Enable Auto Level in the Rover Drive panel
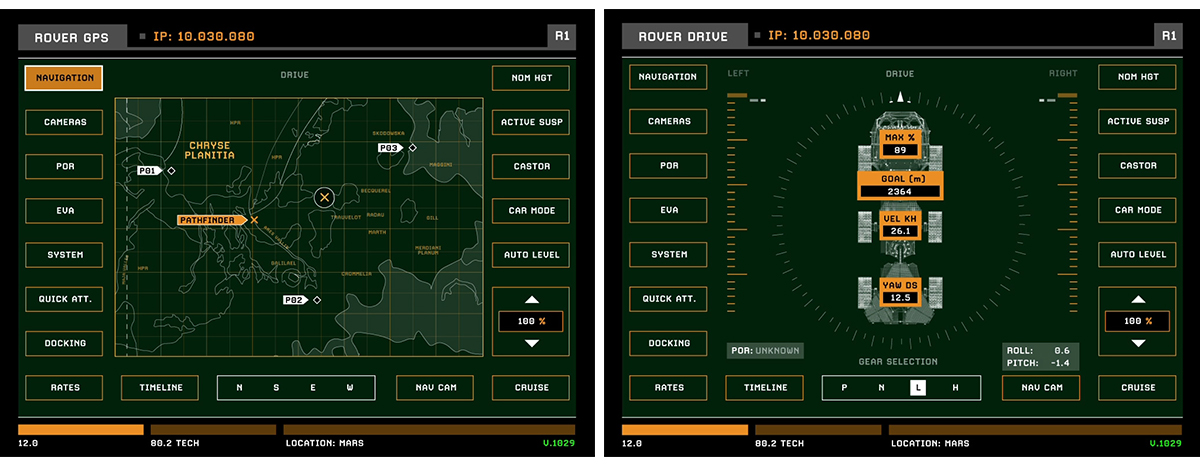Viewport: 1200px width, 466px height. 1138,255
